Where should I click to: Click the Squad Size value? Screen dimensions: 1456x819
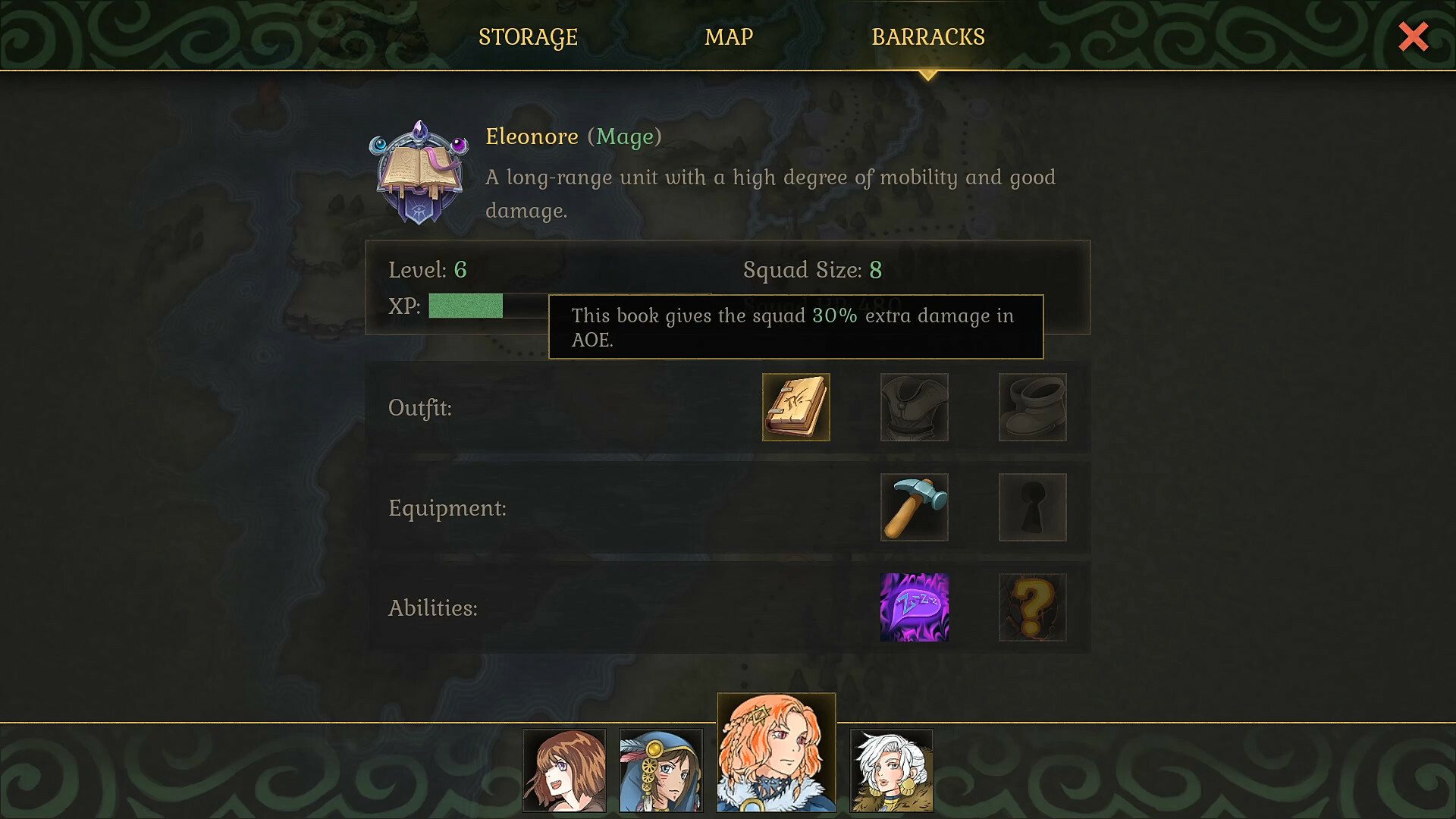[x=877, y=270]
